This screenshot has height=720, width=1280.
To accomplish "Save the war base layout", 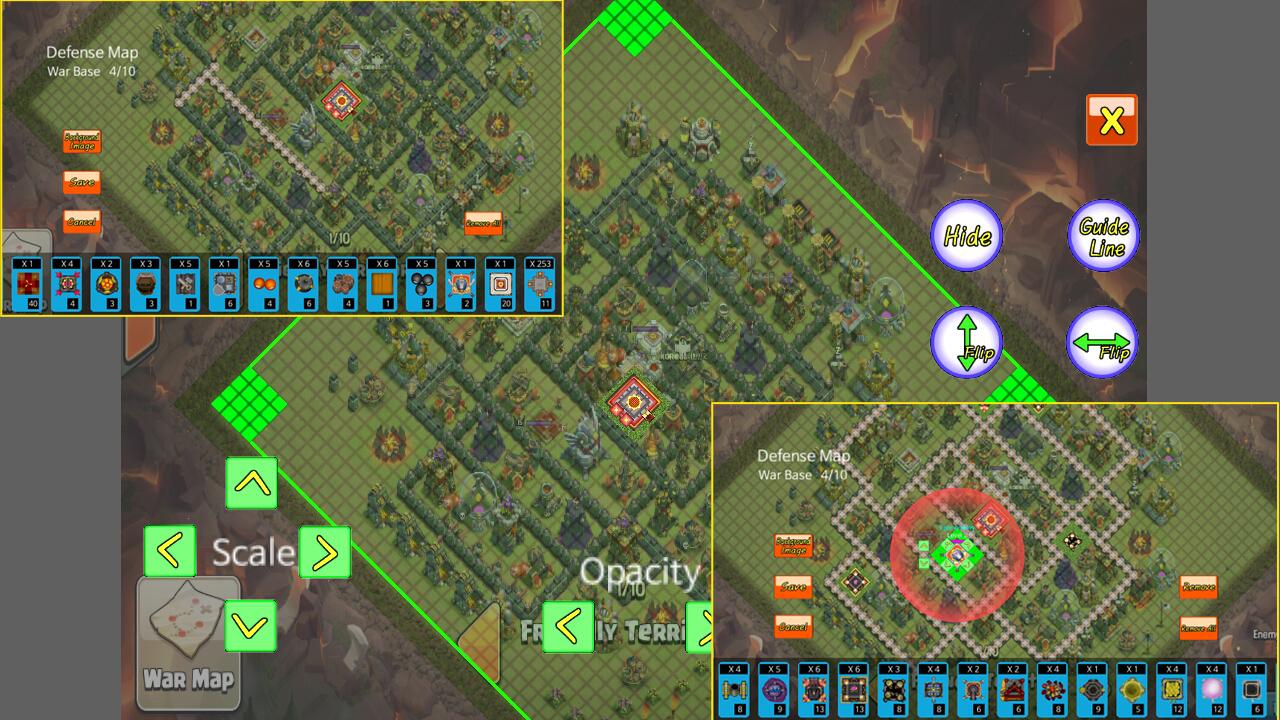I will point(80,181).
